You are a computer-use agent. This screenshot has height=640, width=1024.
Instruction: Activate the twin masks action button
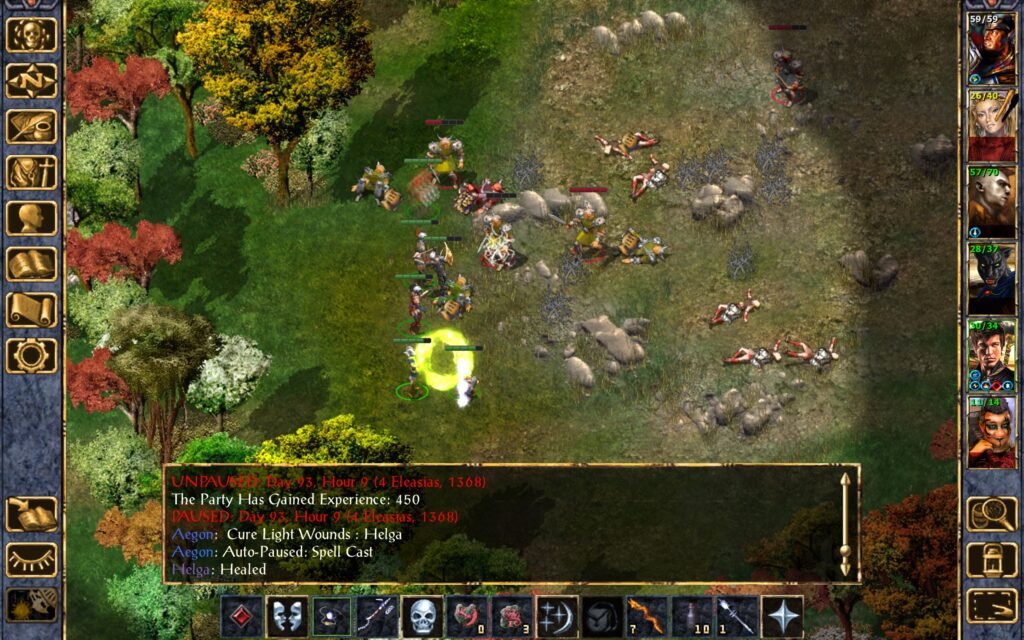coord(287,617)
